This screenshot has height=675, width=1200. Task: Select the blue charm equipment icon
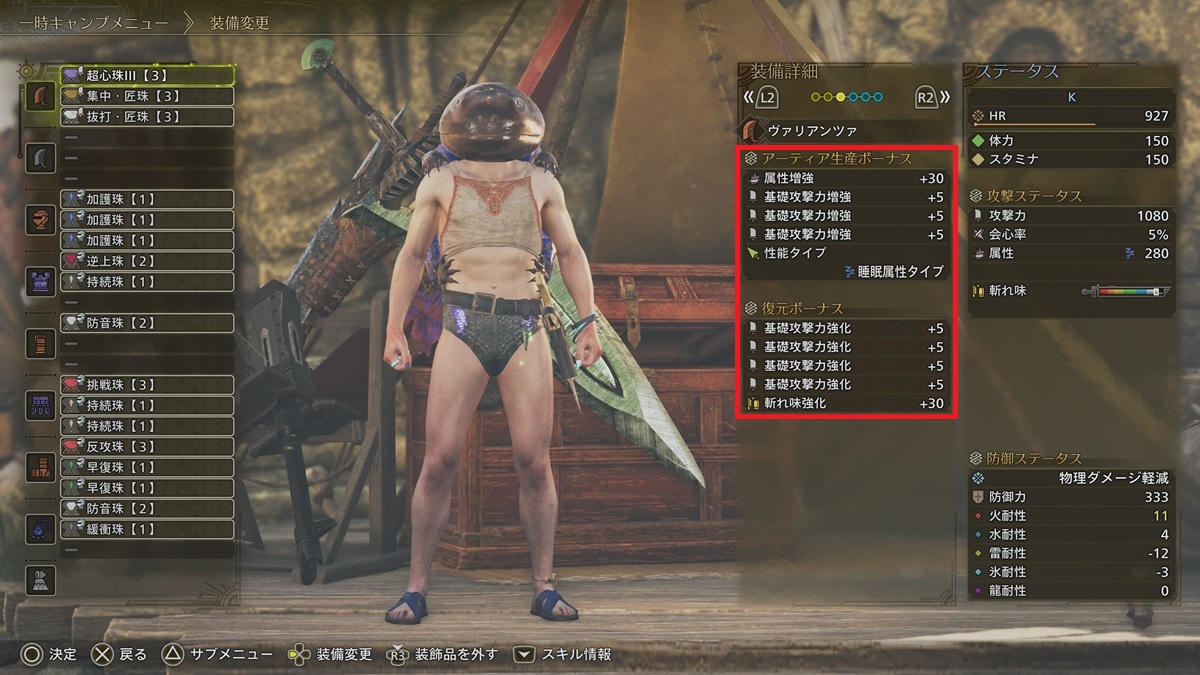tap(40, 529)
